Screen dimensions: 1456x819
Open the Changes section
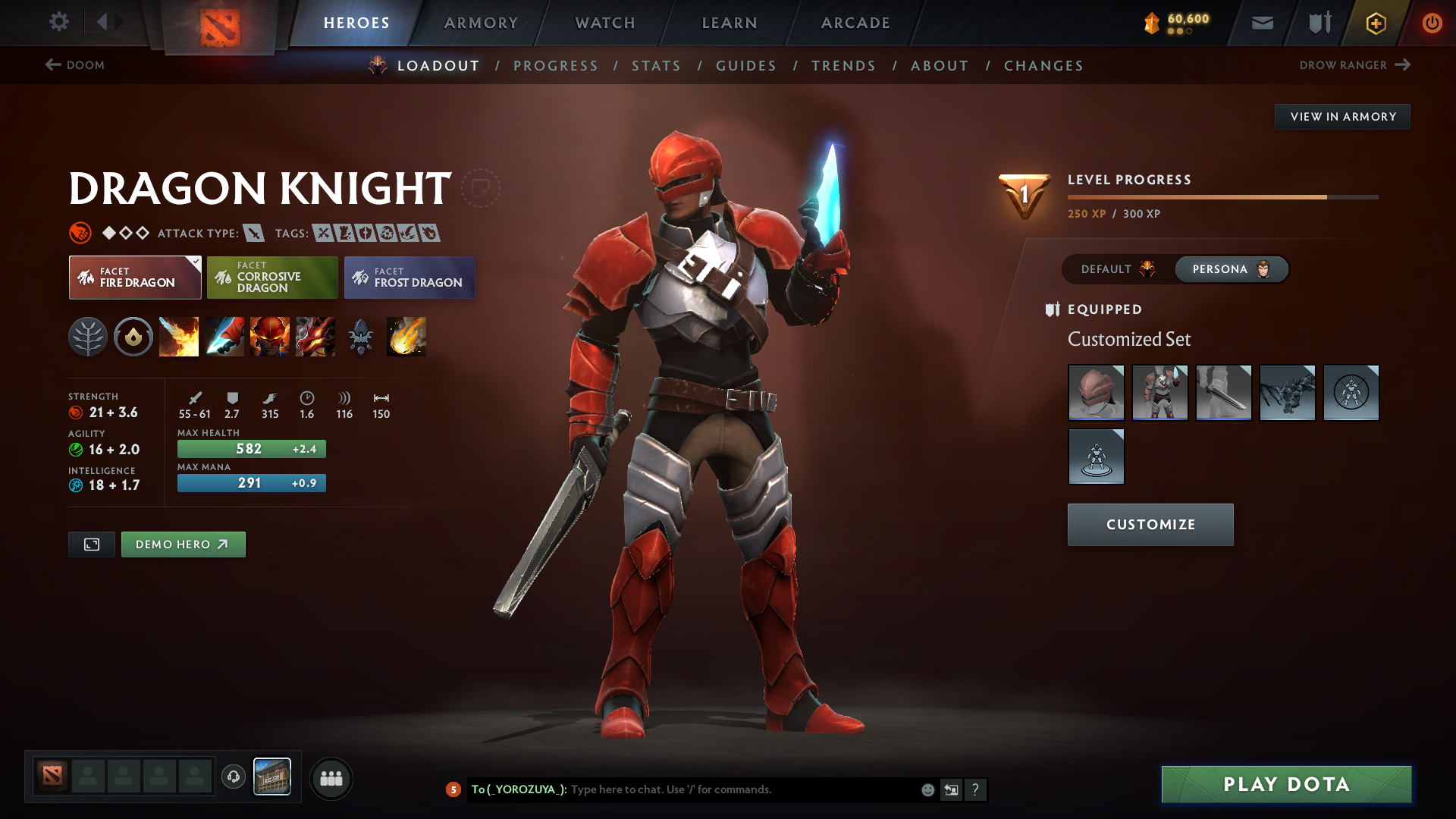click(x=1043, y=66)
